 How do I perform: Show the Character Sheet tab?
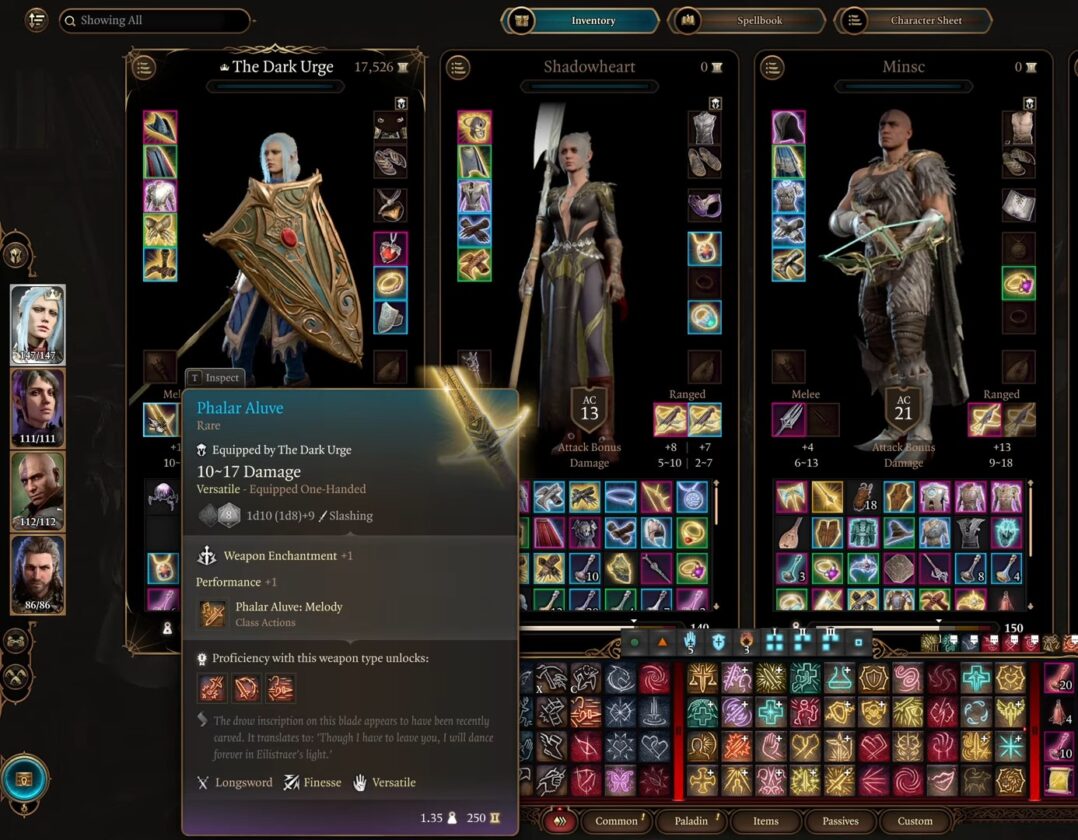click(x=913, y=20)
